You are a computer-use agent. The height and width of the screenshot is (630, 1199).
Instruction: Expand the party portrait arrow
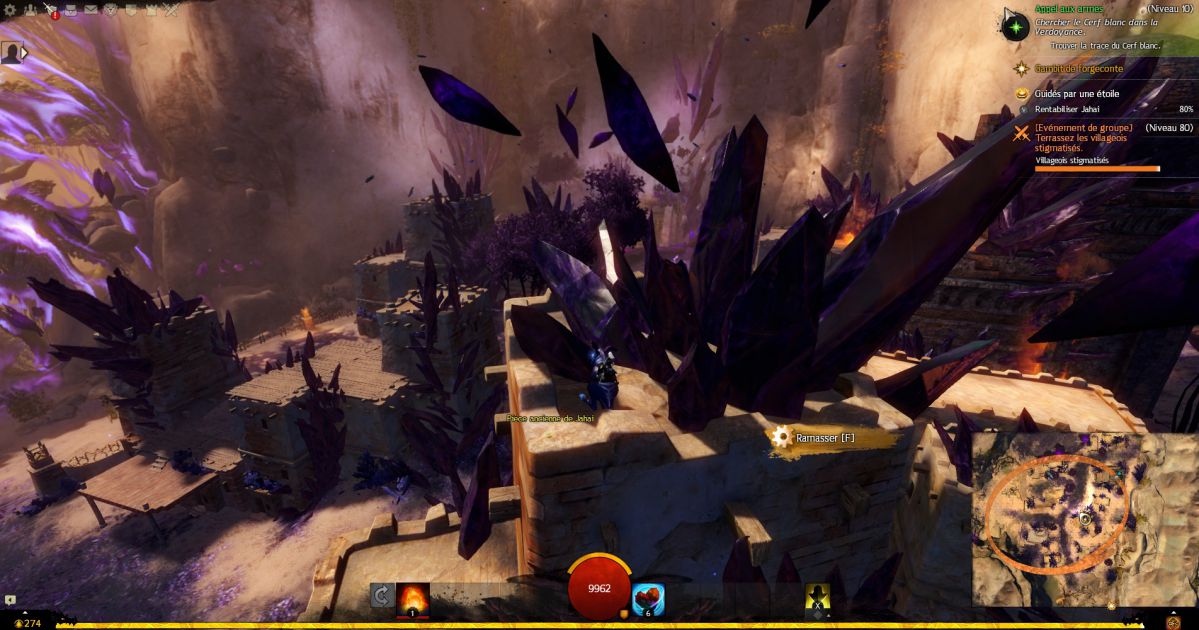pyautogui.click(x=24, y=53)
